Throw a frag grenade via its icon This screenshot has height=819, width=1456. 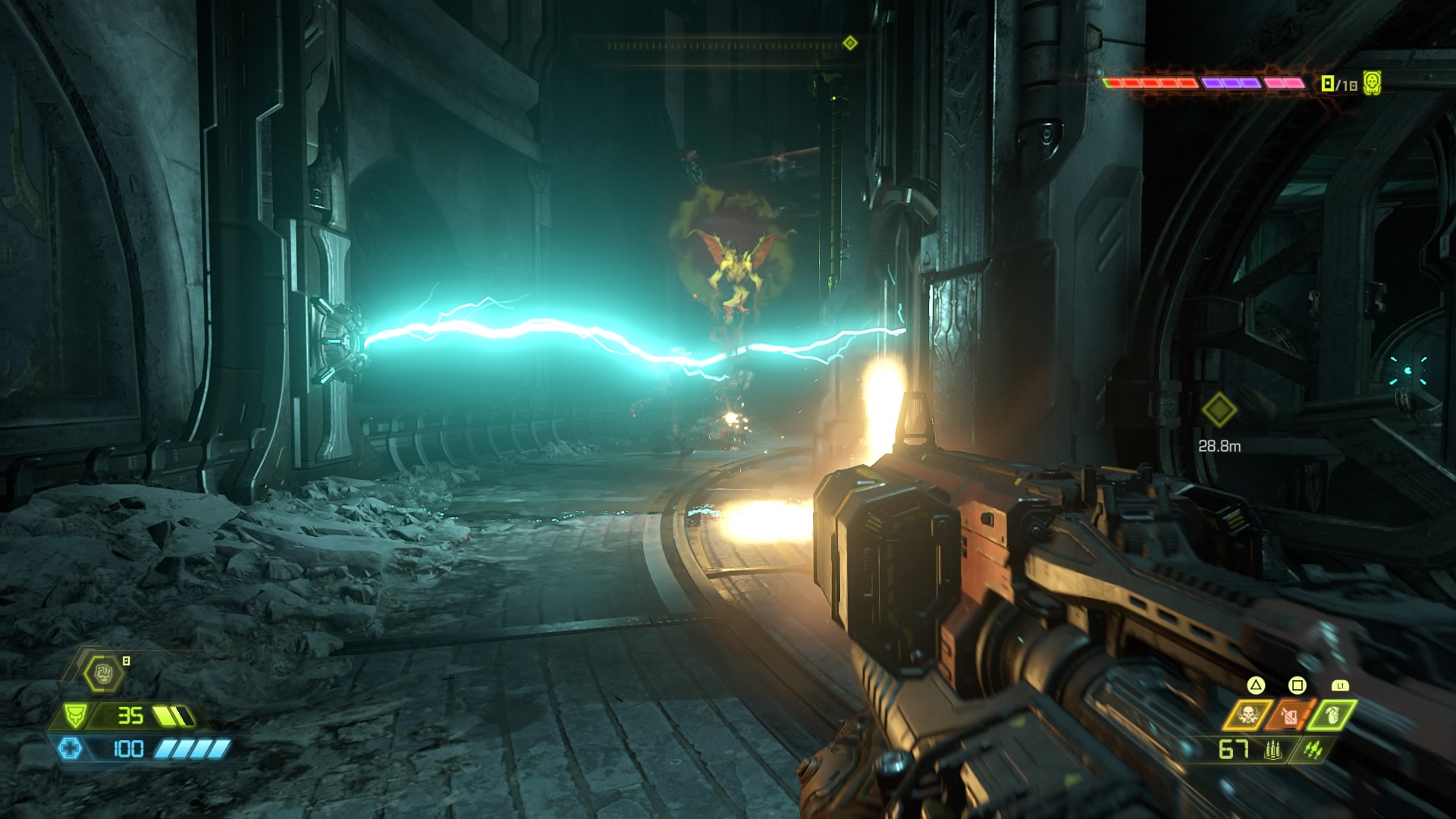1332,715
